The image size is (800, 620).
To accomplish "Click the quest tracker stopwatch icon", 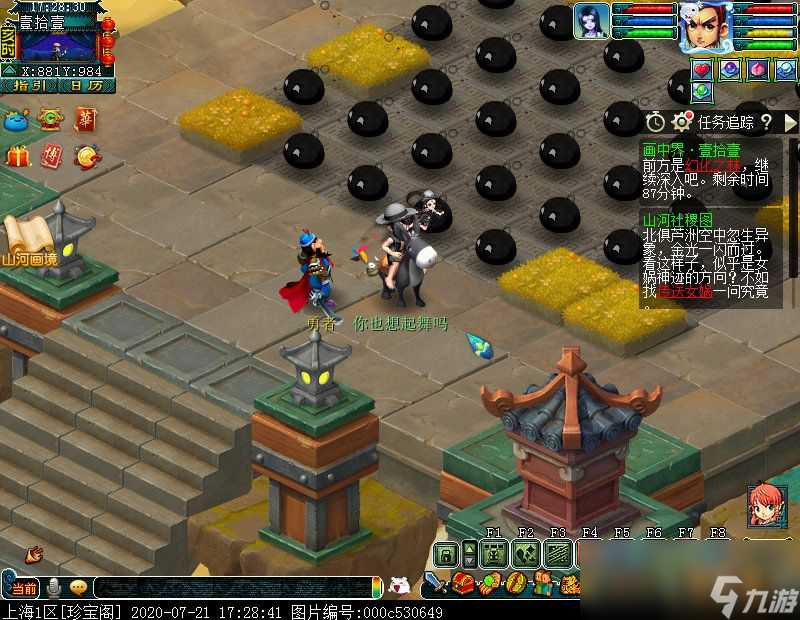I will click(655, 121).
